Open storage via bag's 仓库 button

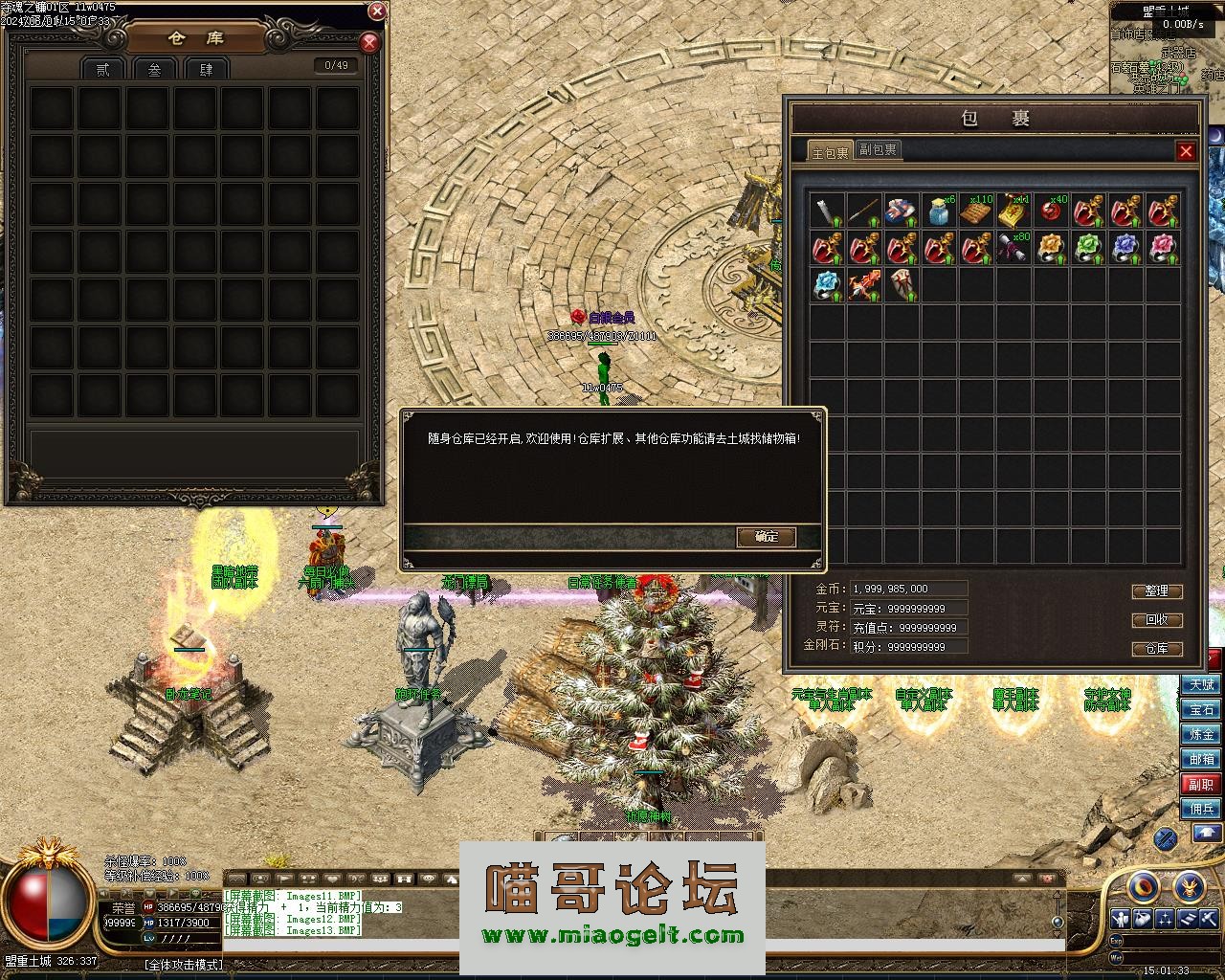(1157, 649)
